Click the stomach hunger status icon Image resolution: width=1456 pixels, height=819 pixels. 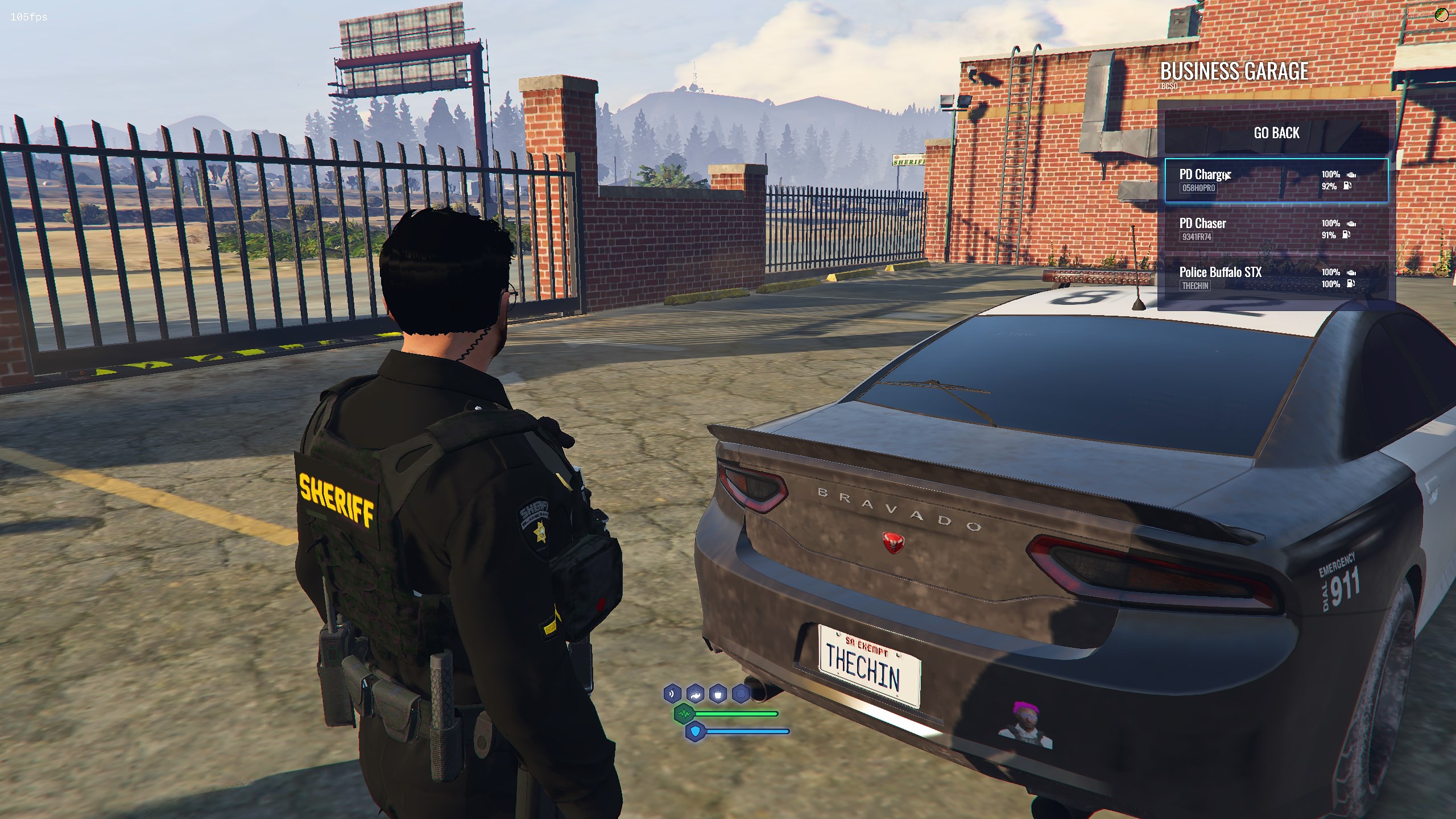[696, 694]
